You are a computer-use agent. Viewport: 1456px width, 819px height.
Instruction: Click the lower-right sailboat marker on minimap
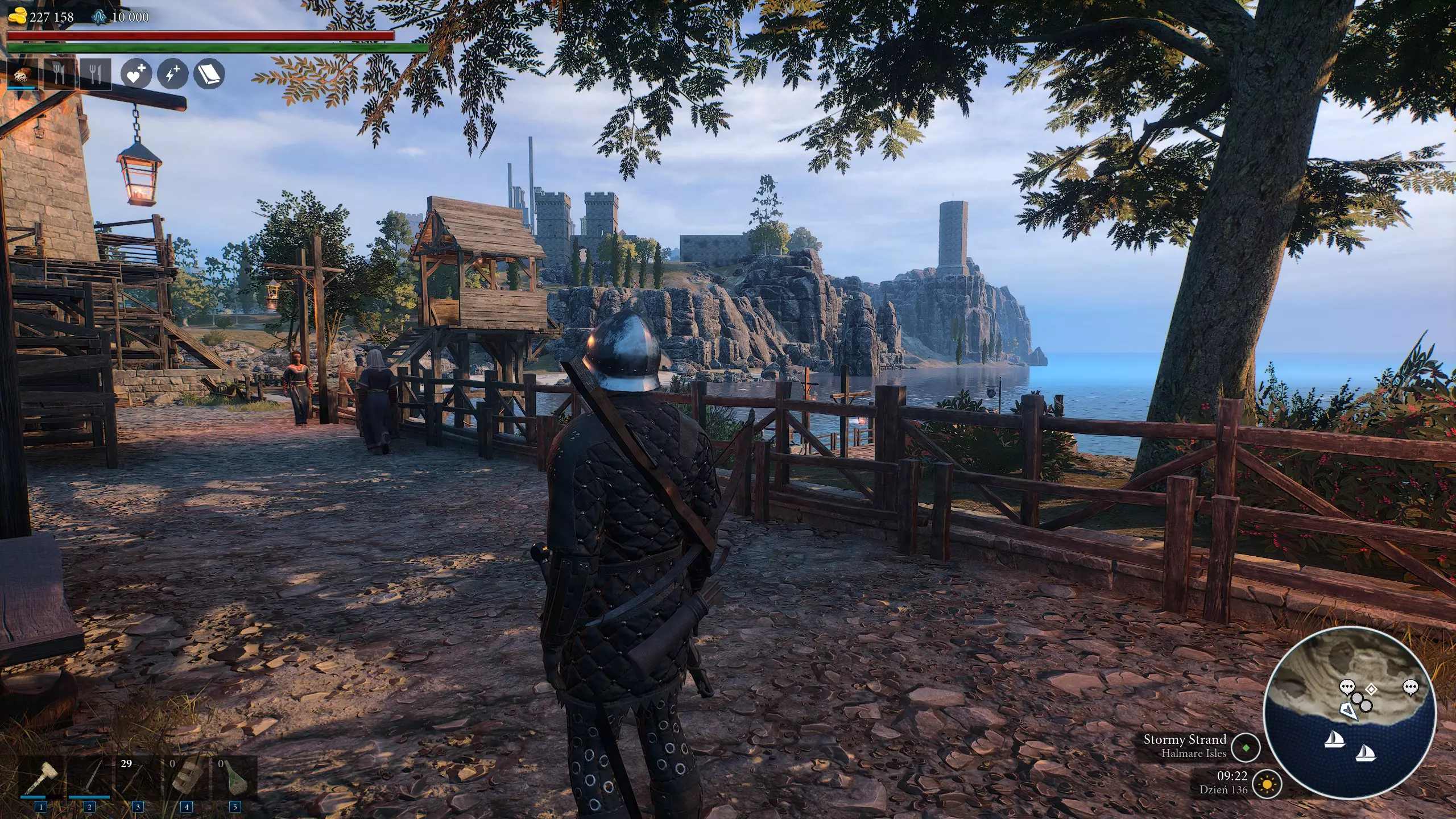(x=1365, y=754)
